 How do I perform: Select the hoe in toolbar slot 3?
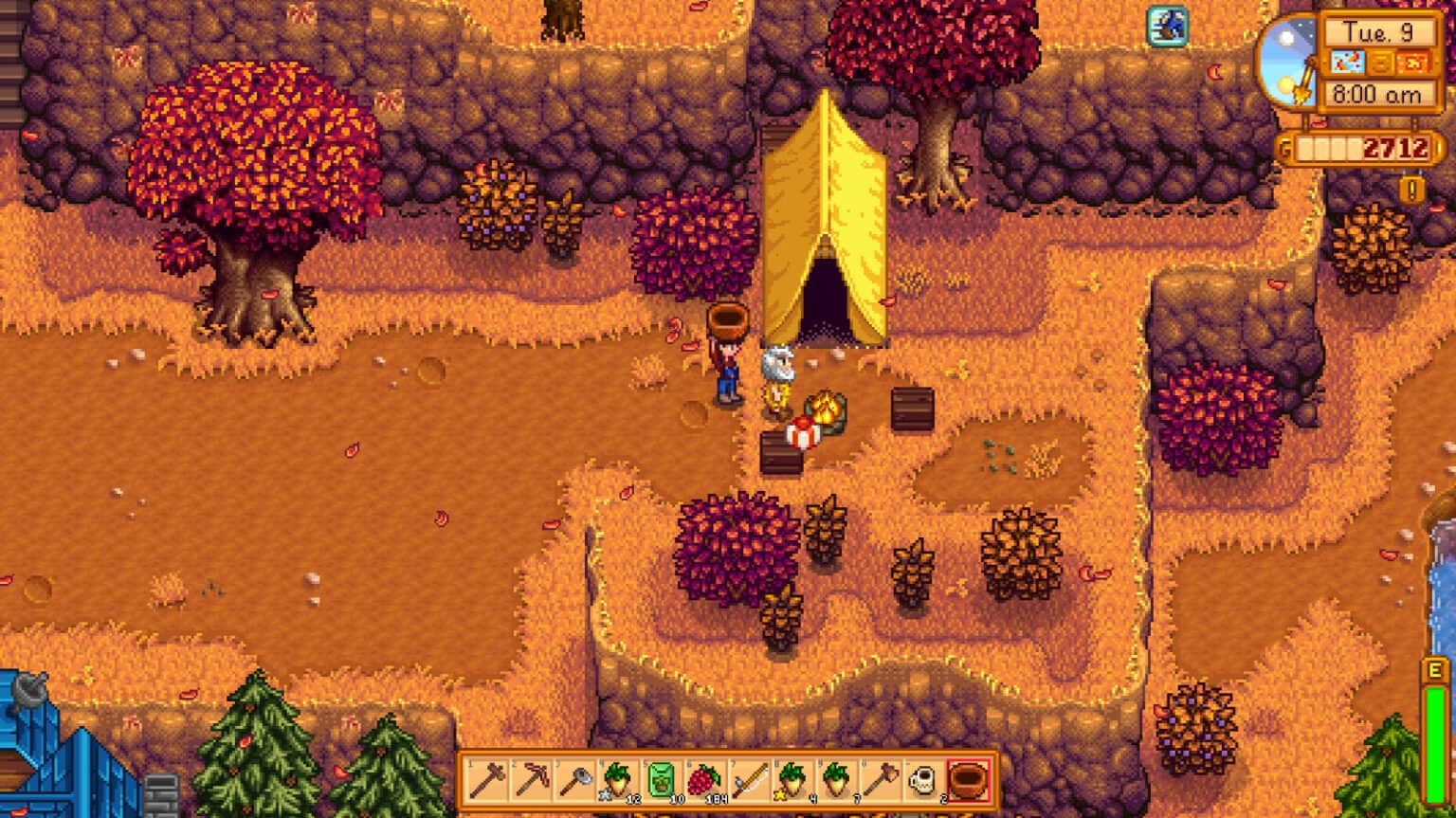click(x=573, y=779)
